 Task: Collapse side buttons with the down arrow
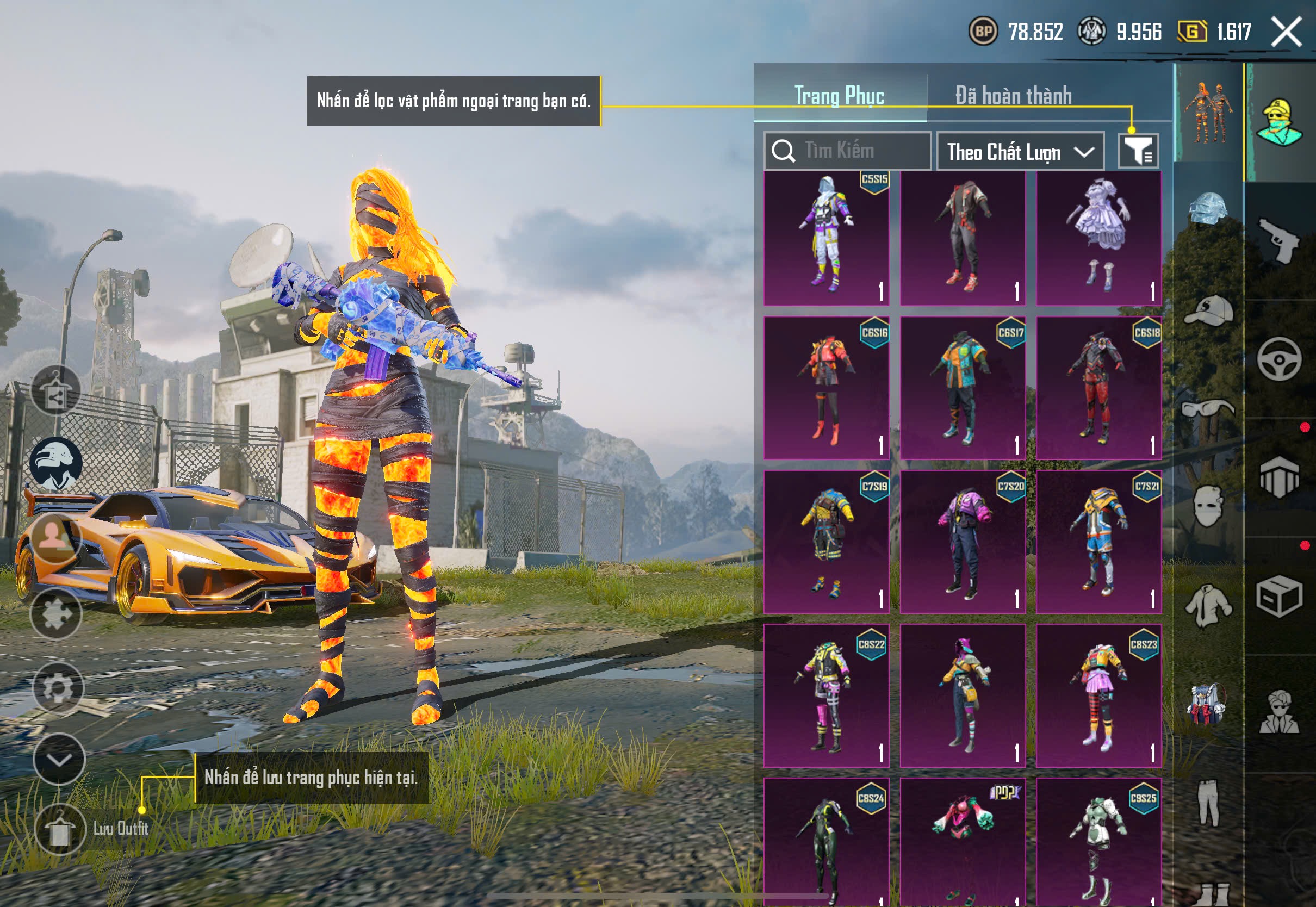coord(59,759)
